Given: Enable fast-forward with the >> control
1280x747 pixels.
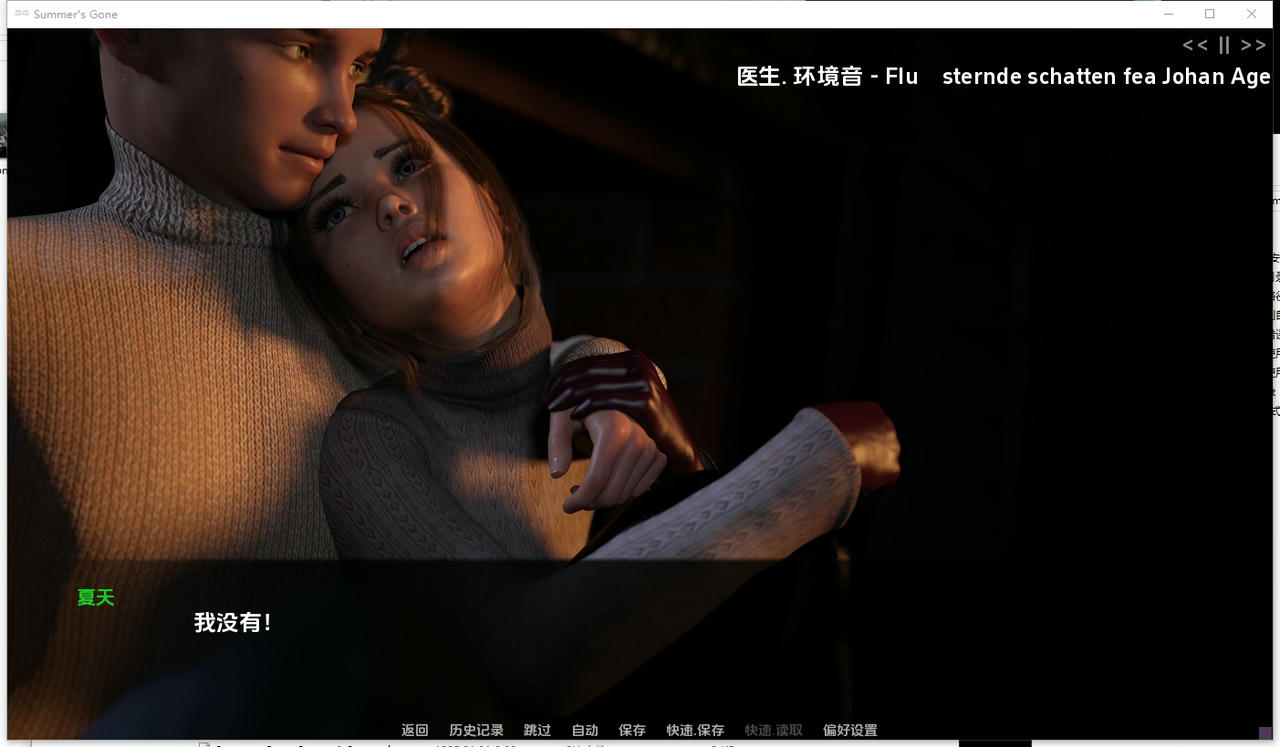Looking at the screenshot, I should point(1252,45).
